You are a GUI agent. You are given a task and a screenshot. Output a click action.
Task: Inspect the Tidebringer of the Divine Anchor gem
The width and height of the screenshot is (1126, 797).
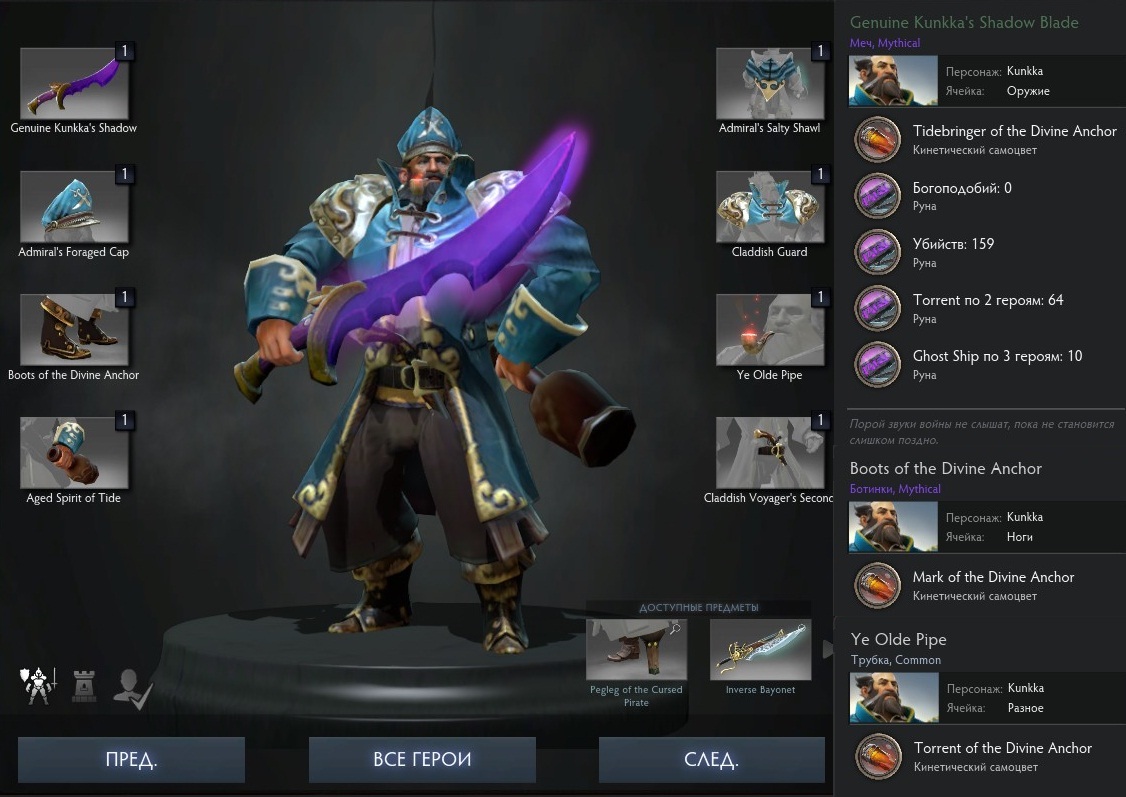click(877, 140)
